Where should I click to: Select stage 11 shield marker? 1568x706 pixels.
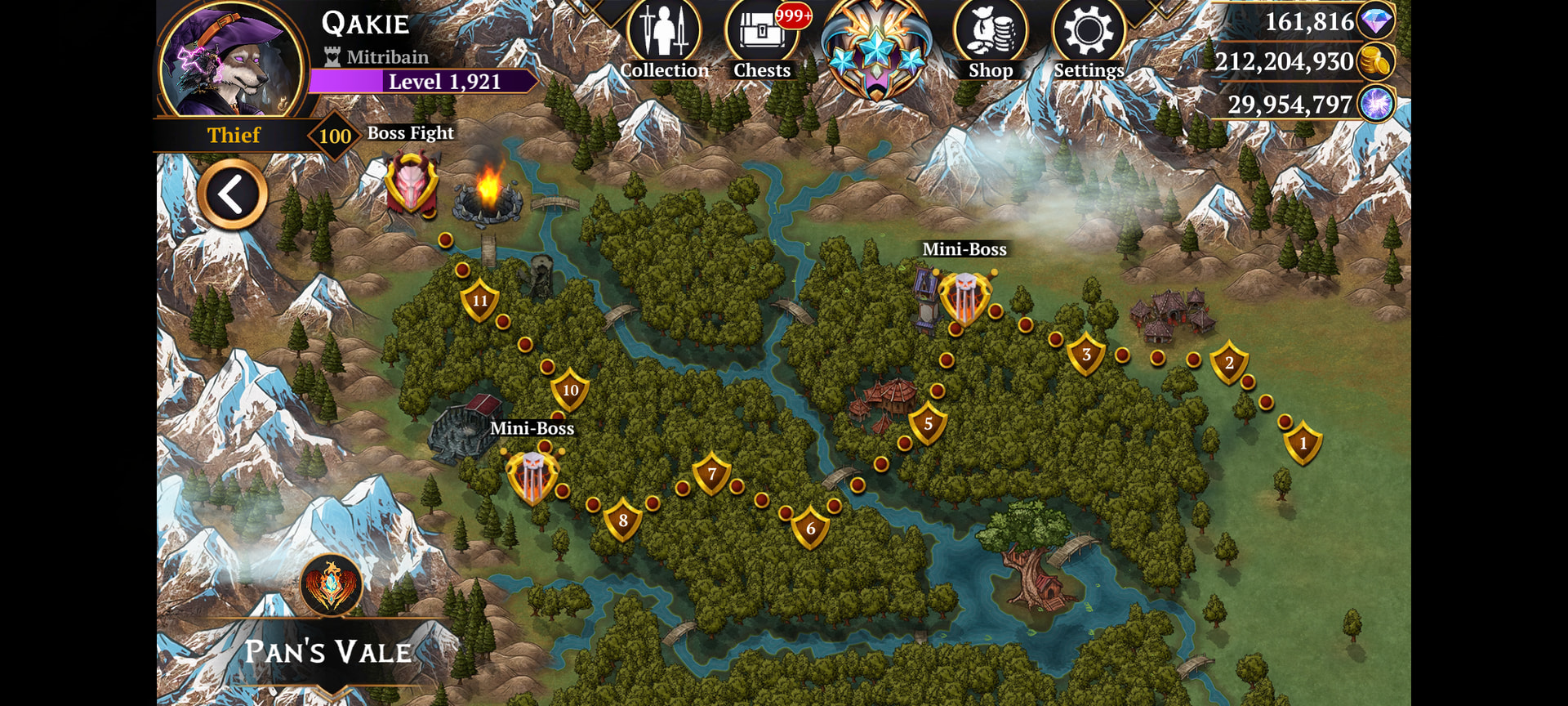(480, 301)
